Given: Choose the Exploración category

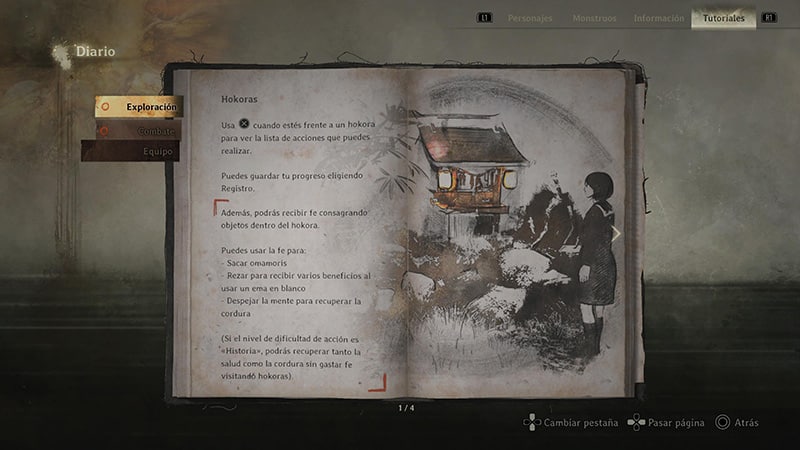Looking at the screenshot, I should [139, 106].
